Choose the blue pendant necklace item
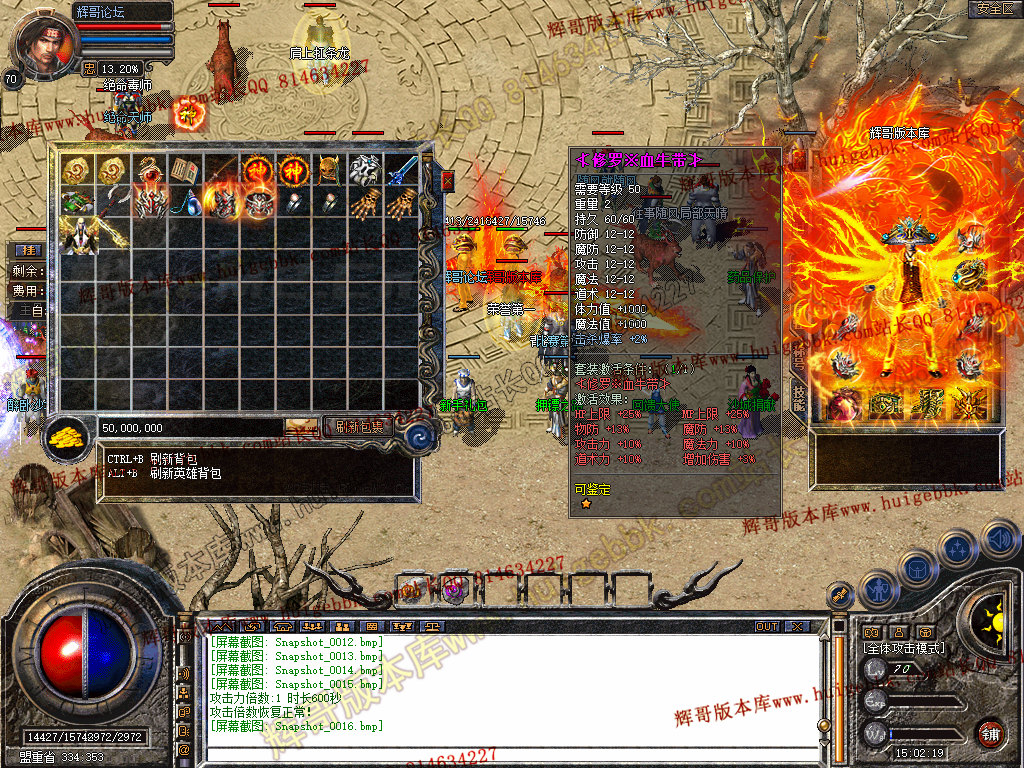Screen dimensions: 1024x768 (x=185, y=203)
